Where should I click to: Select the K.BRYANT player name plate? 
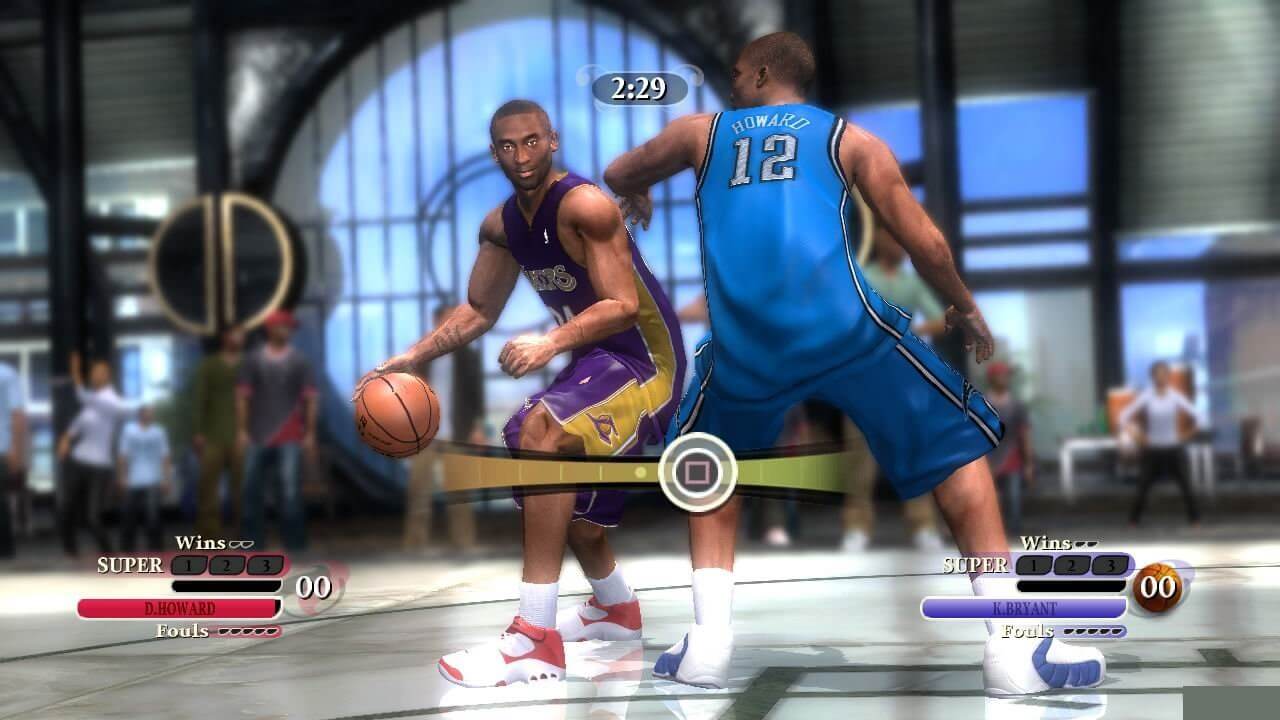pyautogui.click(x=1023, y=608)
